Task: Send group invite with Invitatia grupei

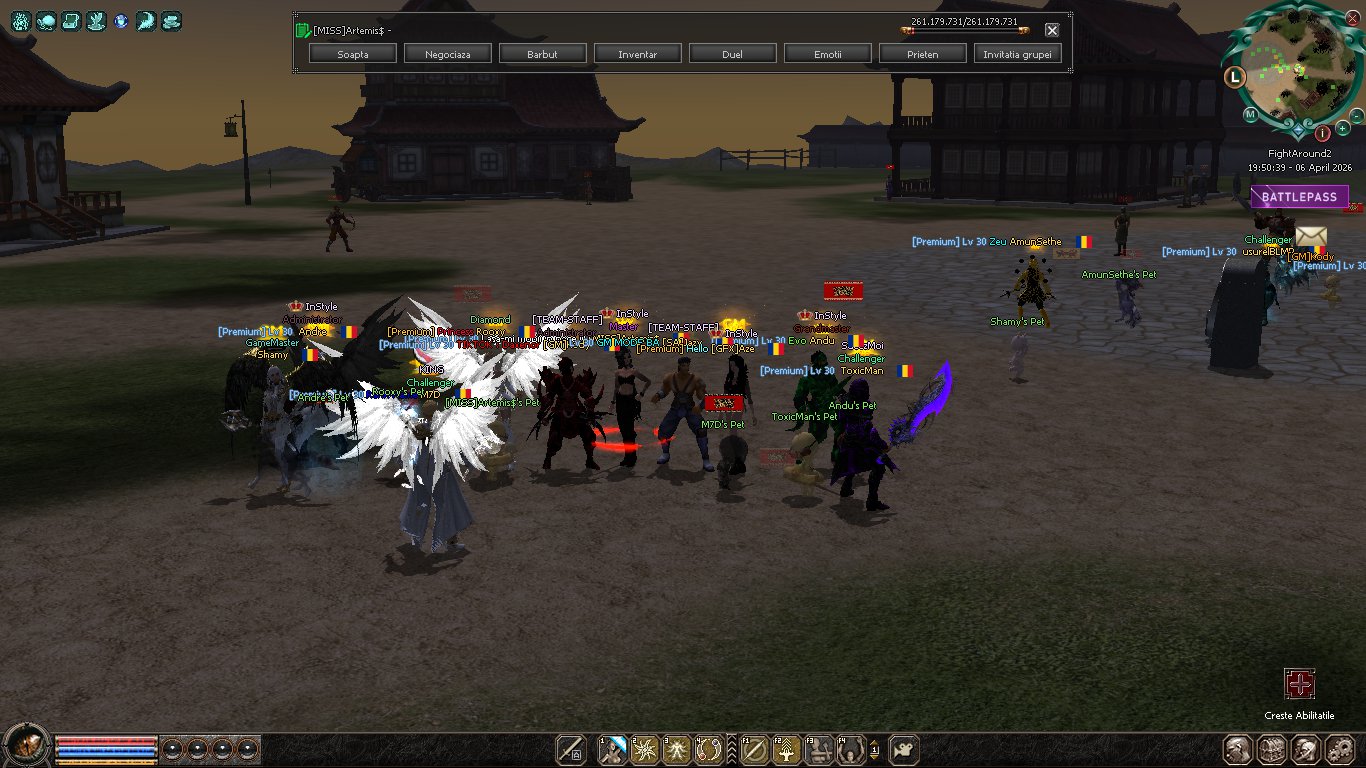Action: point(1017,54)
